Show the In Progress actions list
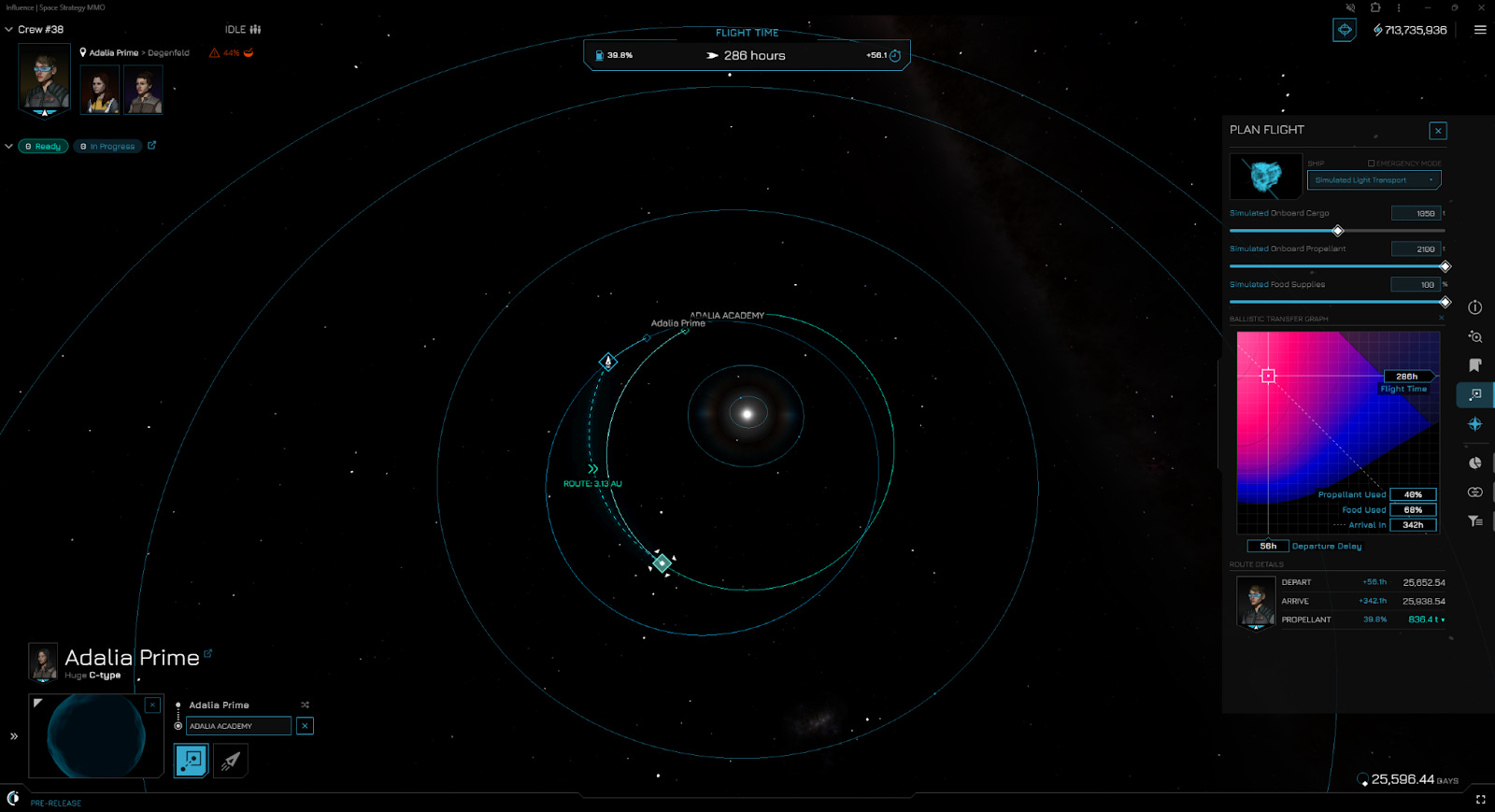 [x=108, y=147]
